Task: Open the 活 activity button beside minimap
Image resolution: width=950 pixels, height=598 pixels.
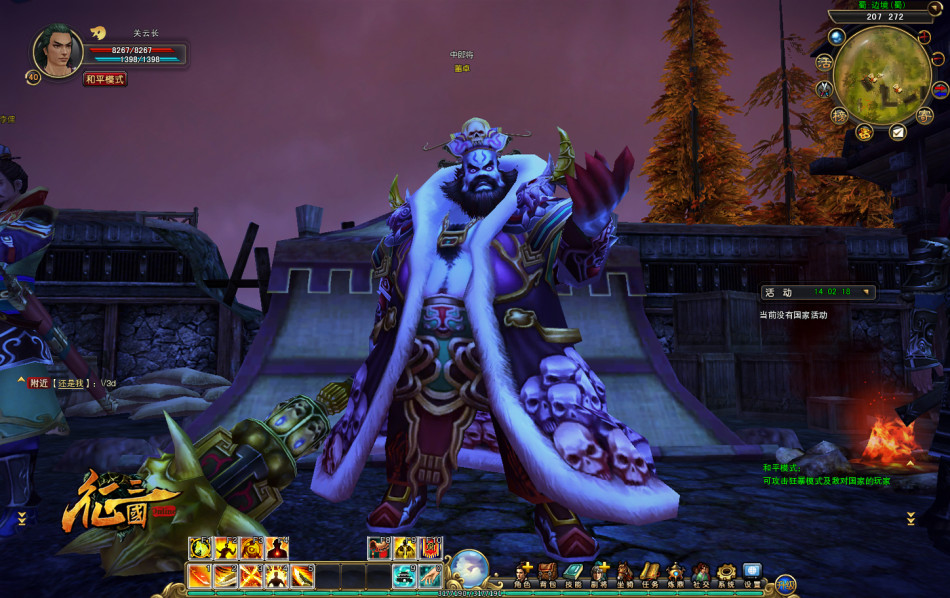Action: [825, 62]
